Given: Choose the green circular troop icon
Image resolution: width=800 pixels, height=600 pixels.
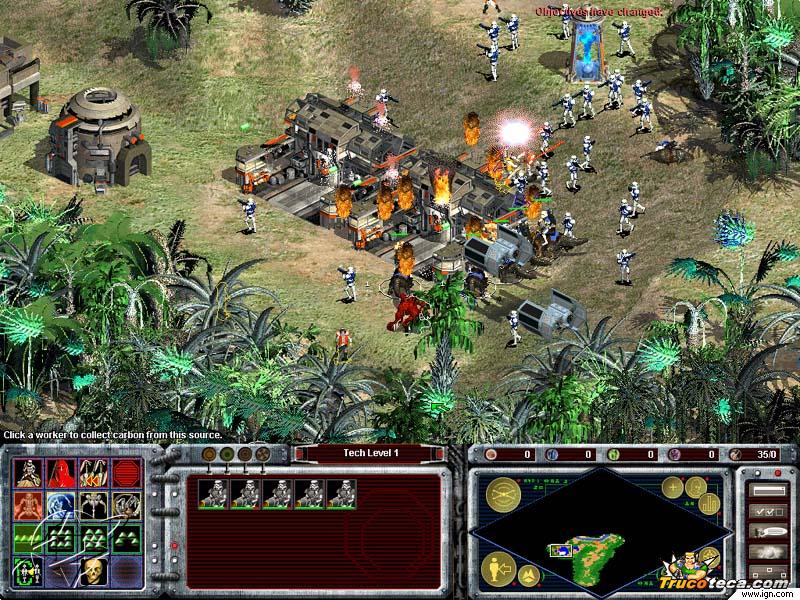Looking at the screenshot, I should pos(27,571).
